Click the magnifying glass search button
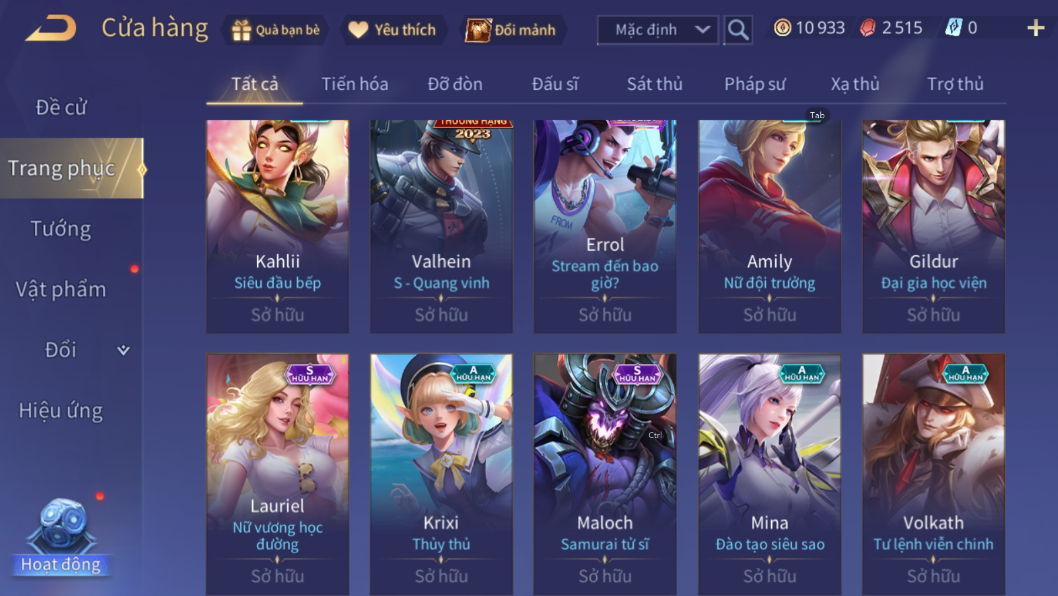 (x=738, y=30)
